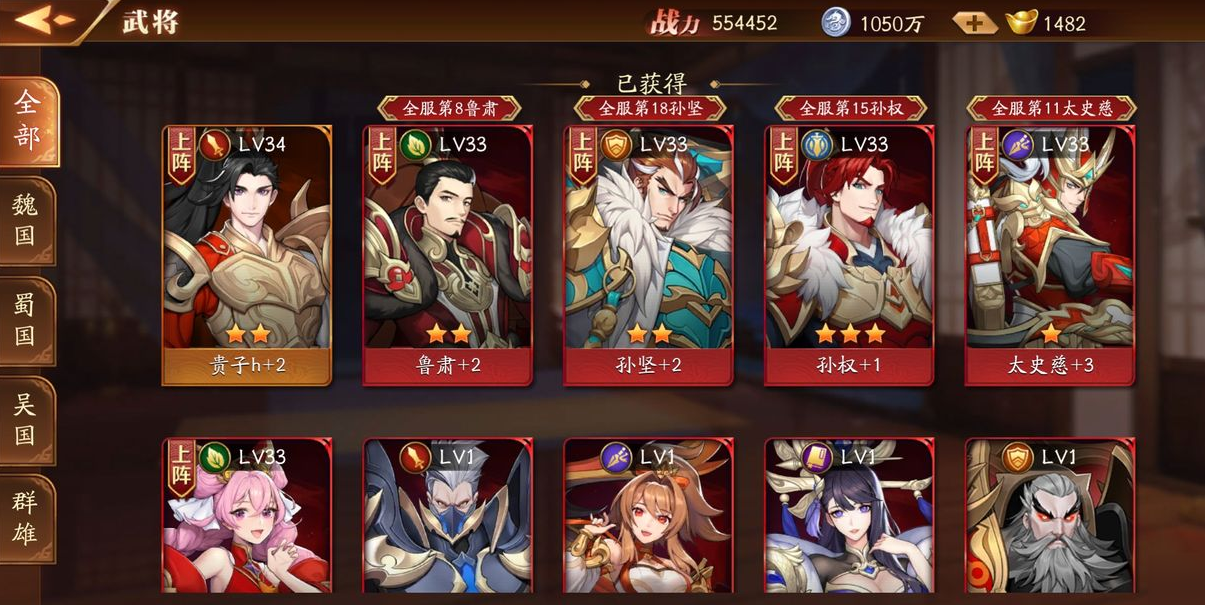Select the 太史慈+3 hero card
Viewport: 1205px width, 605px height.
click(1049, 255)
